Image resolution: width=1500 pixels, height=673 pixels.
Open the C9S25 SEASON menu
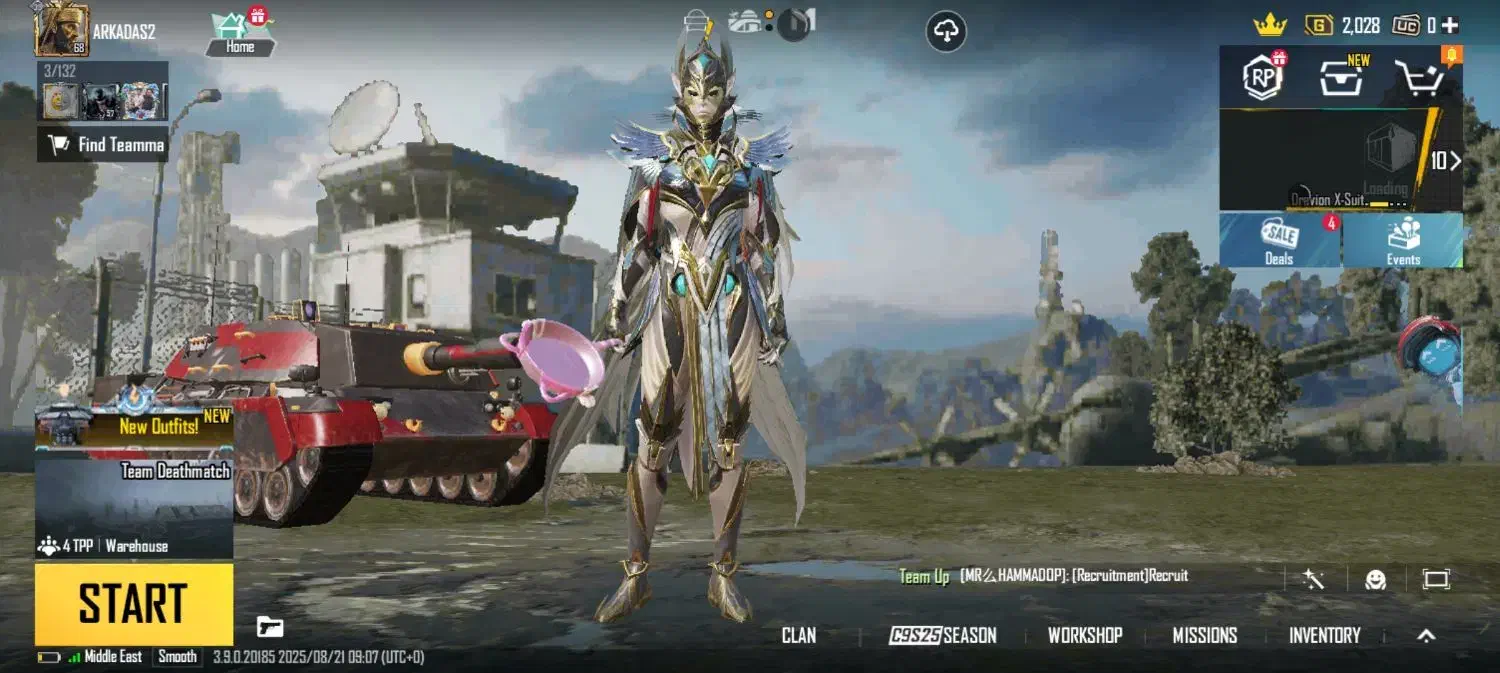pyautogui.click(x=942, y=635)
